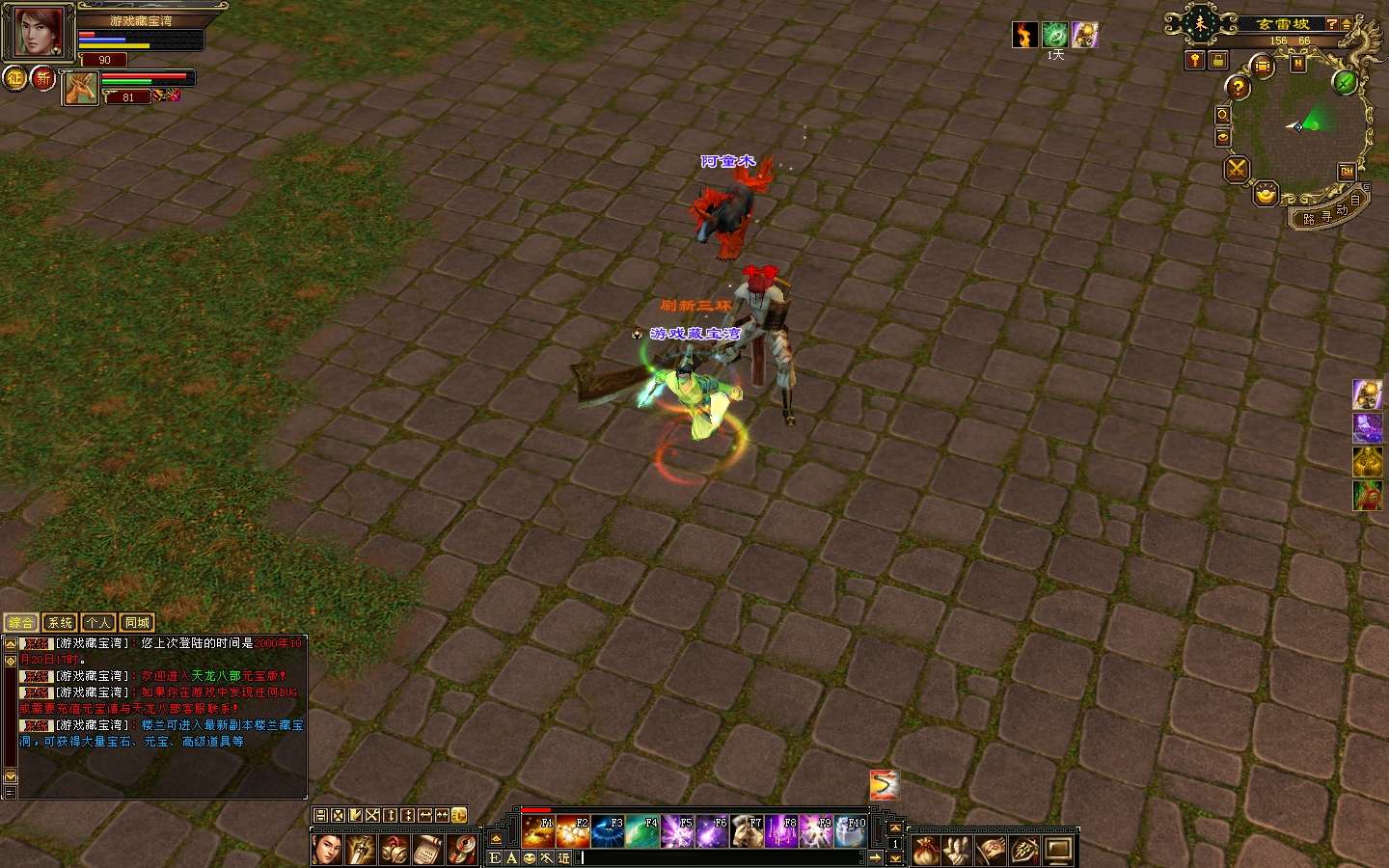
Task: Open the sword equipment menu icon
Action: point(1024,850)
